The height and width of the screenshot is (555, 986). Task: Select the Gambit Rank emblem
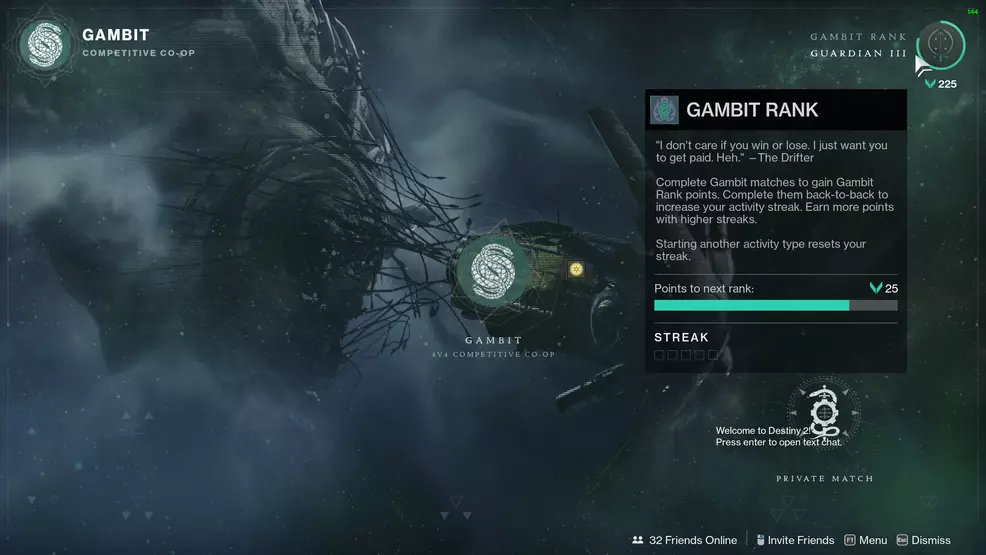pos(940,45)
